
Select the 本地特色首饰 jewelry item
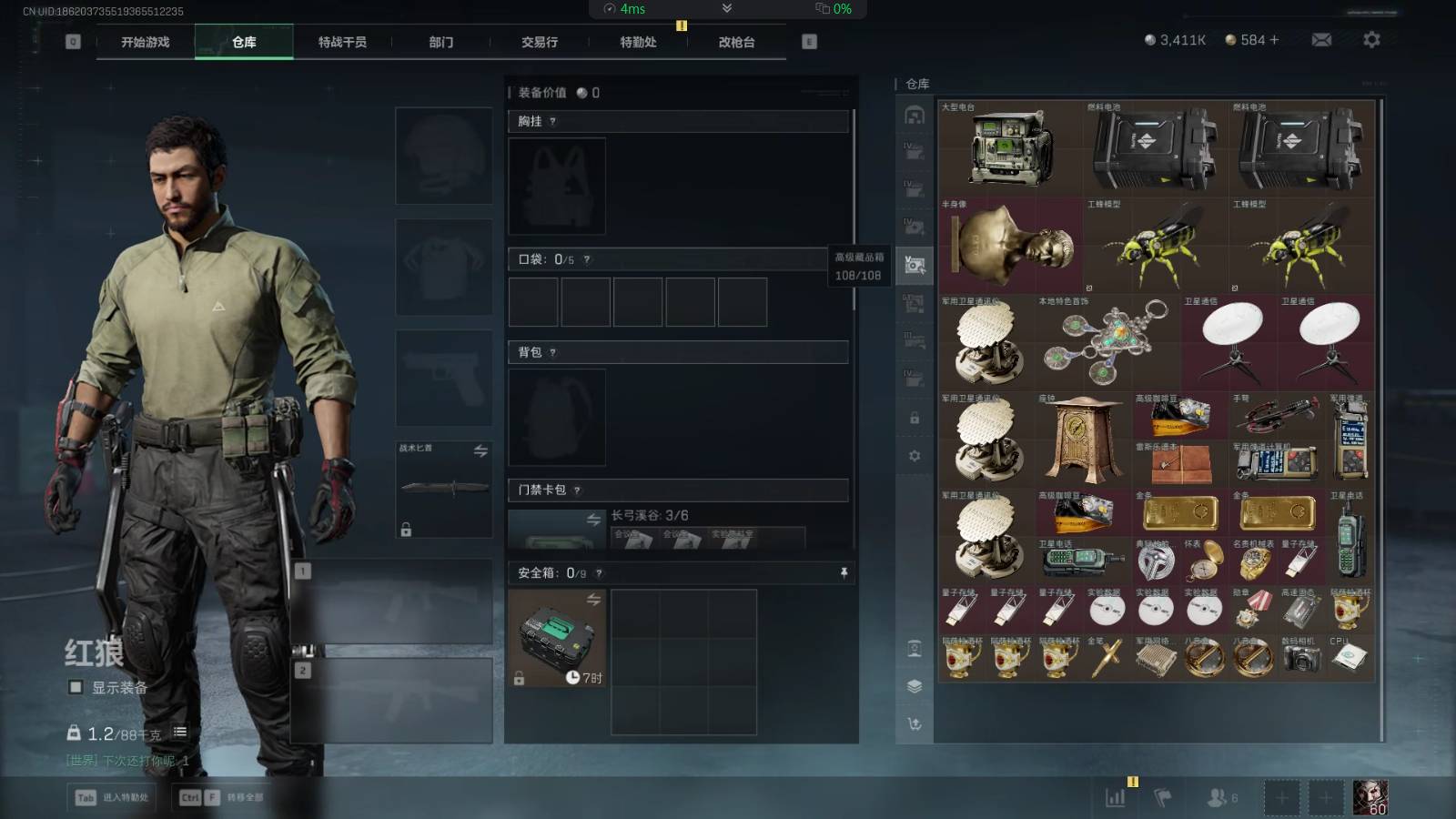pos(1107,343)
